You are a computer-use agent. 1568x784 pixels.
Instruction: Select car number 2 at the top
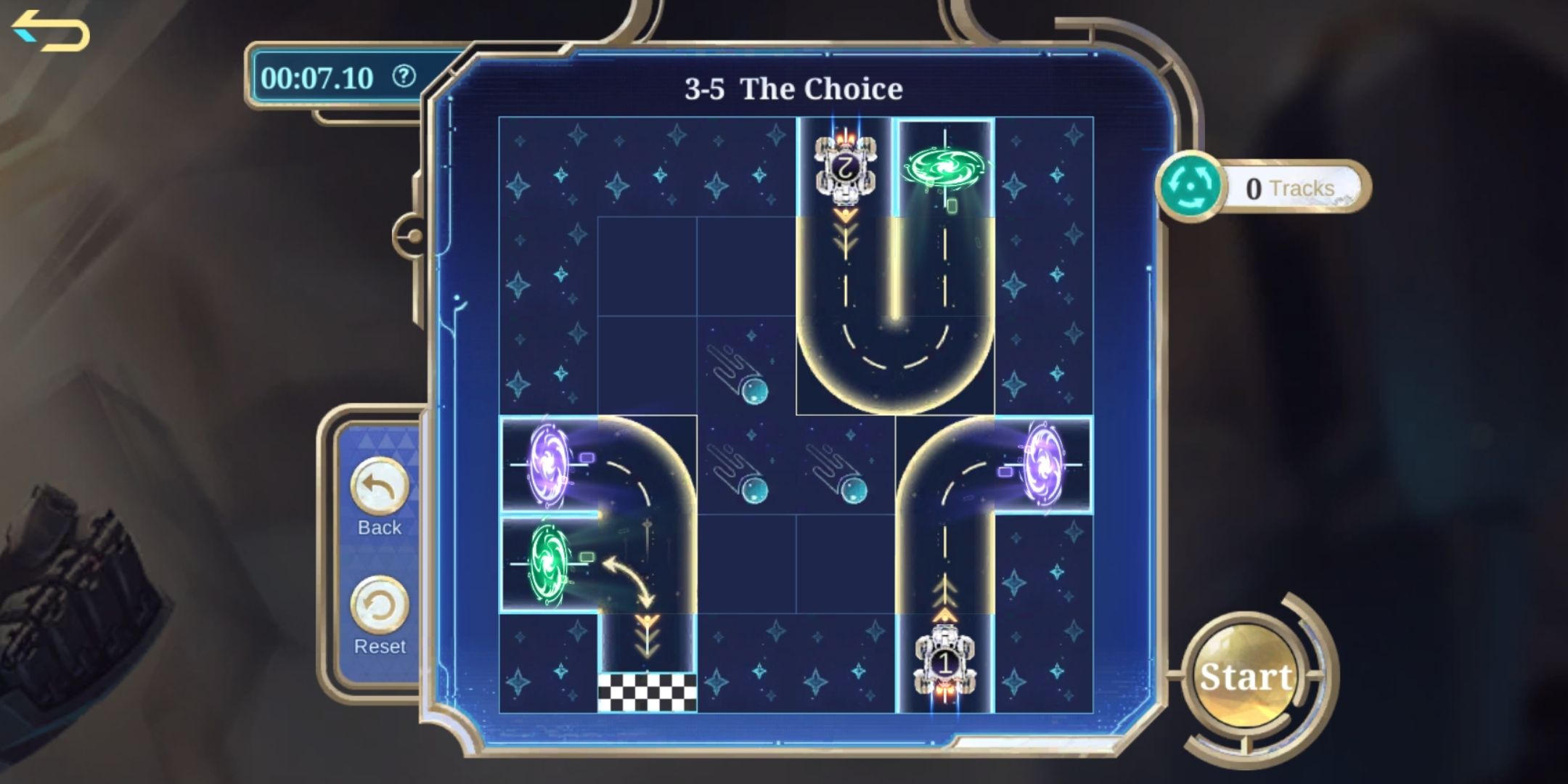coord(844,167)
